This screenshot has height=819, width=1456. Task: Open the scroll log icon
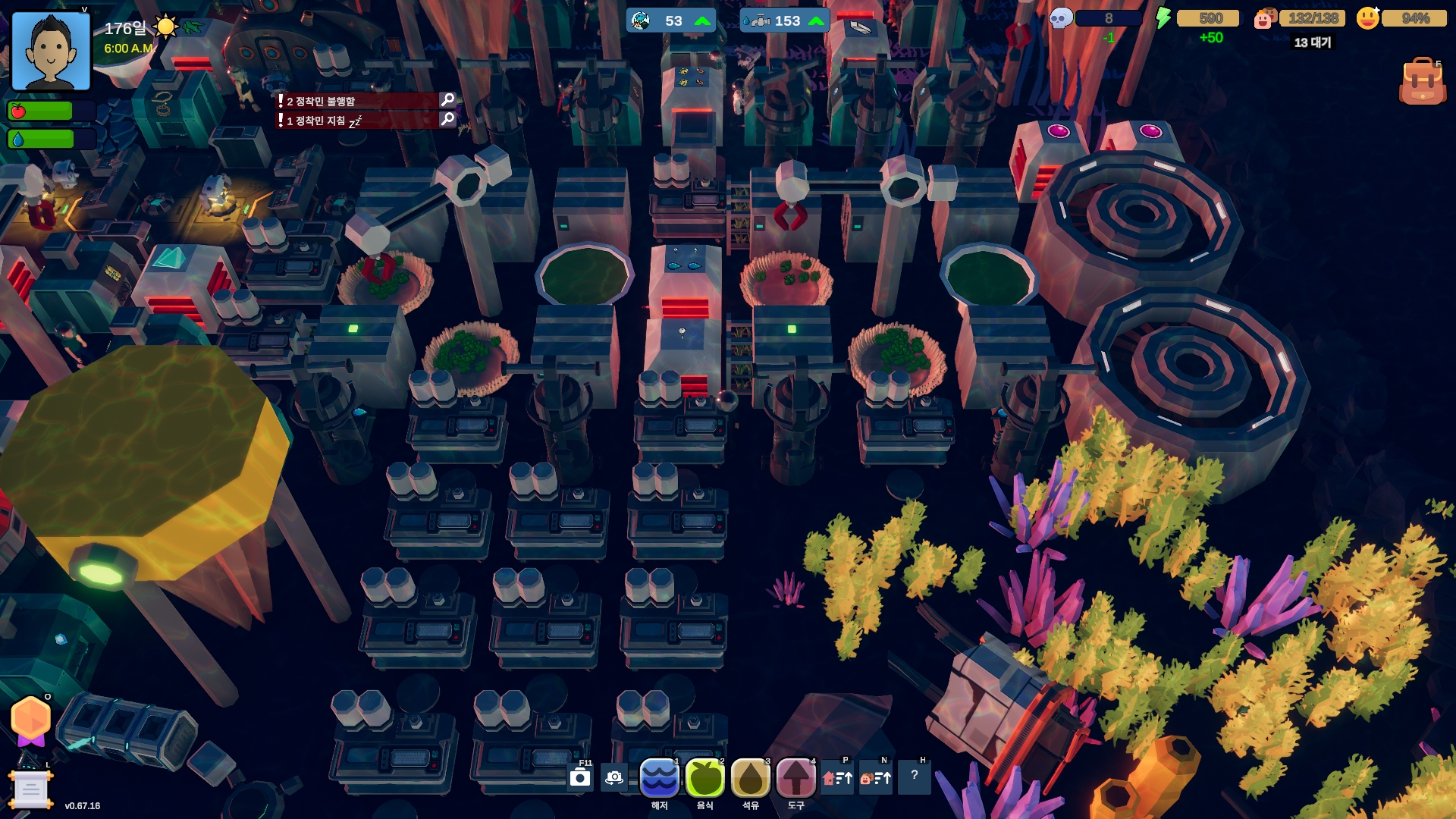(x=30, y=789)
